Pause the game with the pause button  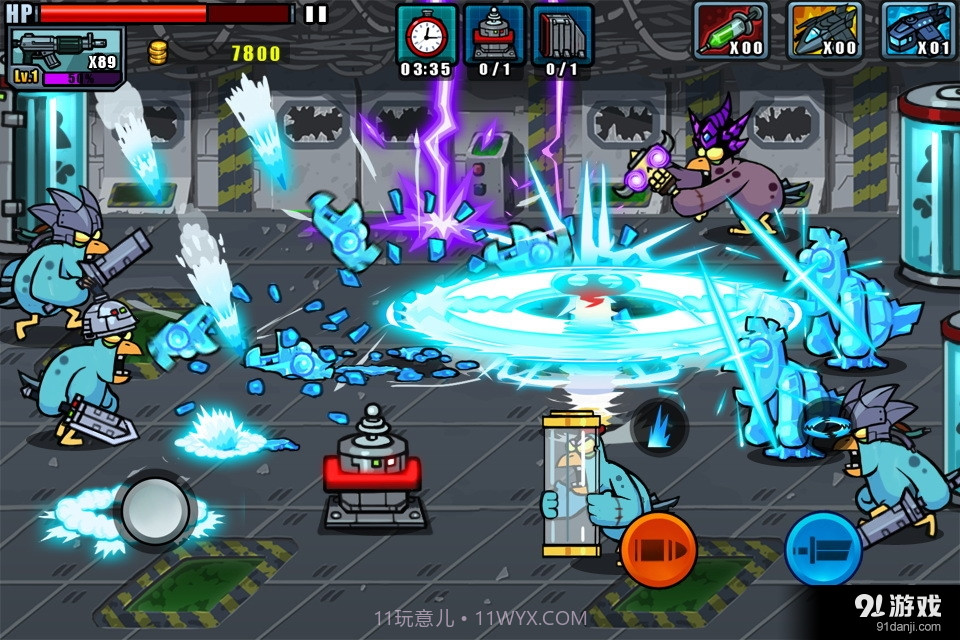[x=315, y=14]
